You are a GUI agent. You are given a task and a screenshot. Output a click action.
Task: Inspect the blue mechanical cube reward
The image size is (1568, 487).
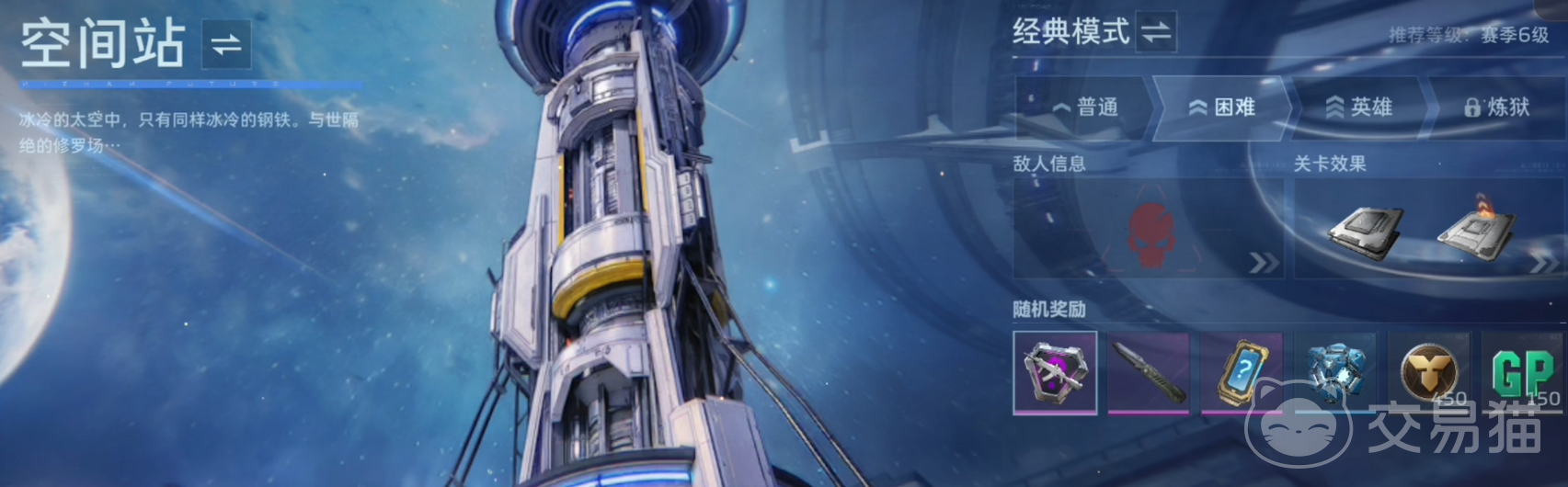coord(1335,373)
